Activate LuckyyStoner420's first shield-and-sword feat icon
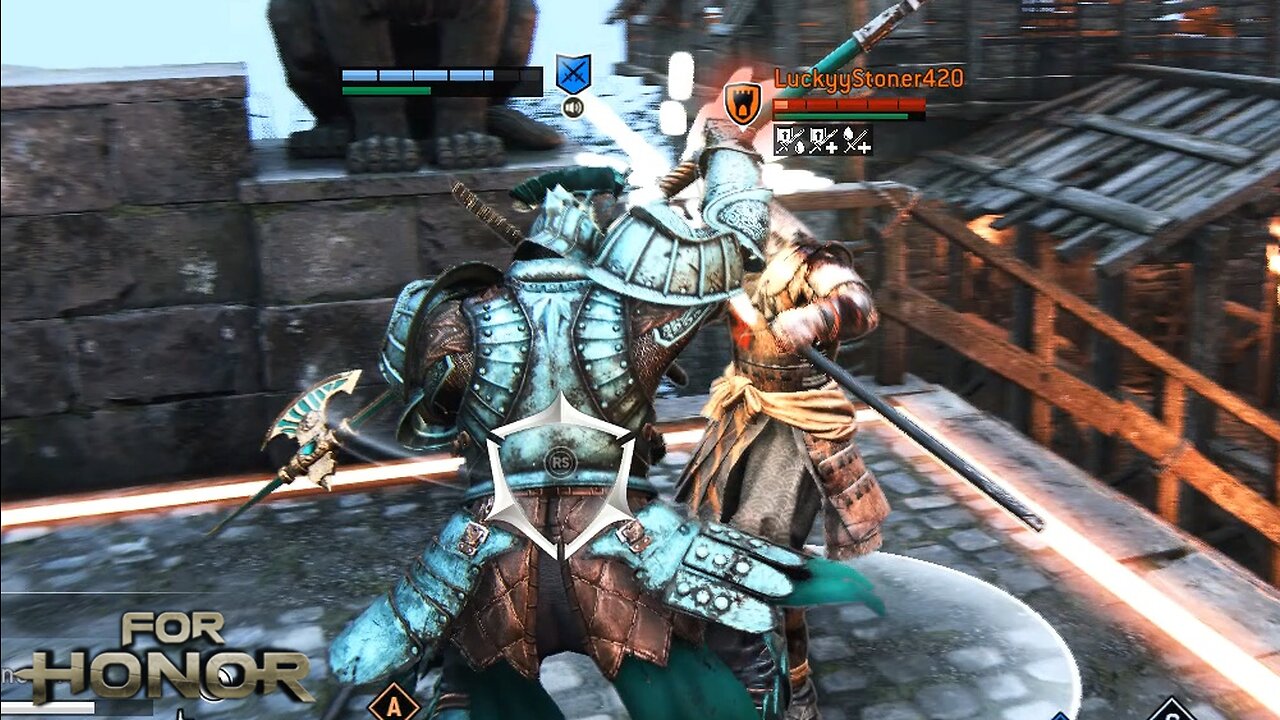The width and height of the screenshot is (1280, 720). point(790,140)
